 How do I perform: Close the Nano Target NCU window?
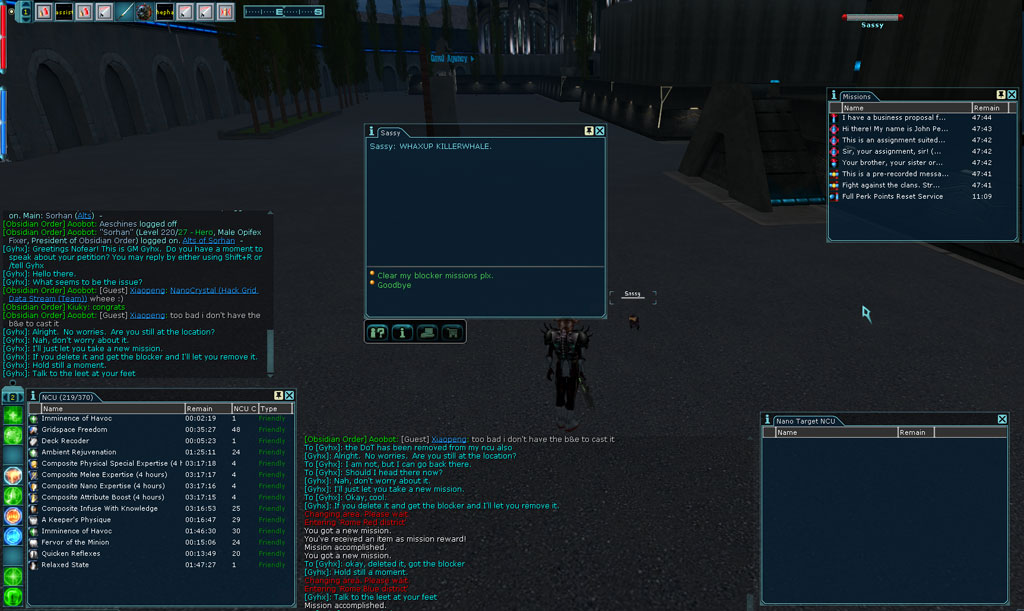pos(1002,420)
